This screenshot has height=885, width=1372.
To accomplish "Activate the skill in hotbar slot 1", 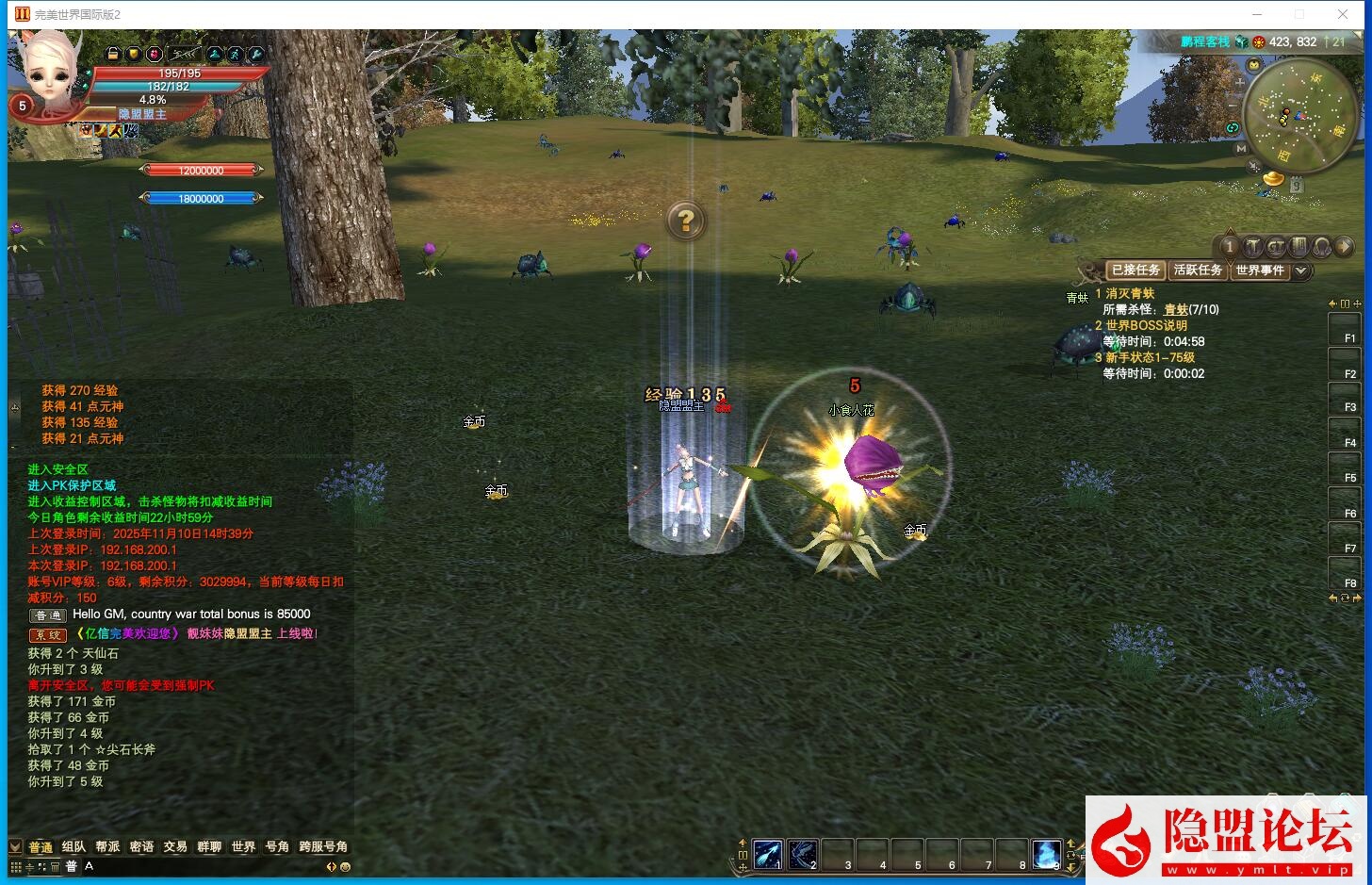I will tap(767, 854).
